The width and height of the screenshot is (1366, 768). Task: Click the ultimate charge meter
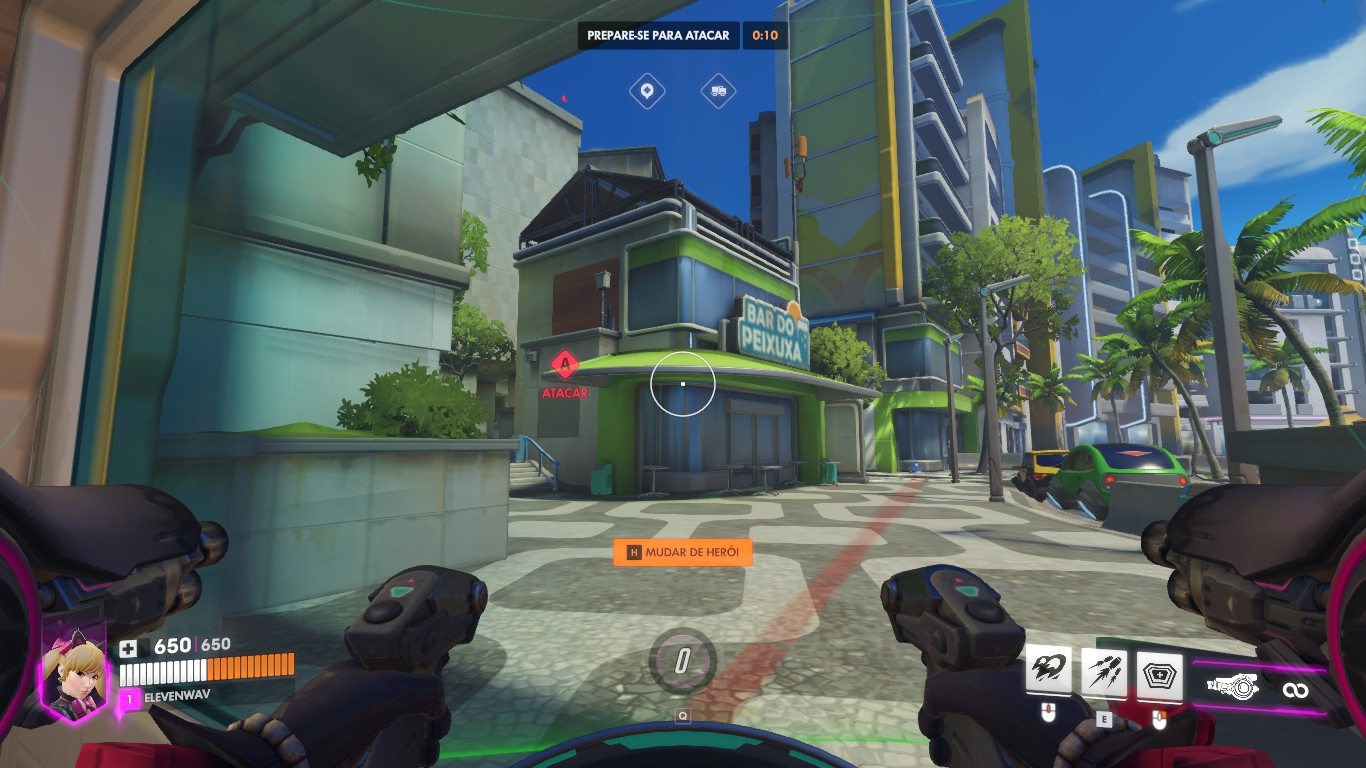click(683, 660)
